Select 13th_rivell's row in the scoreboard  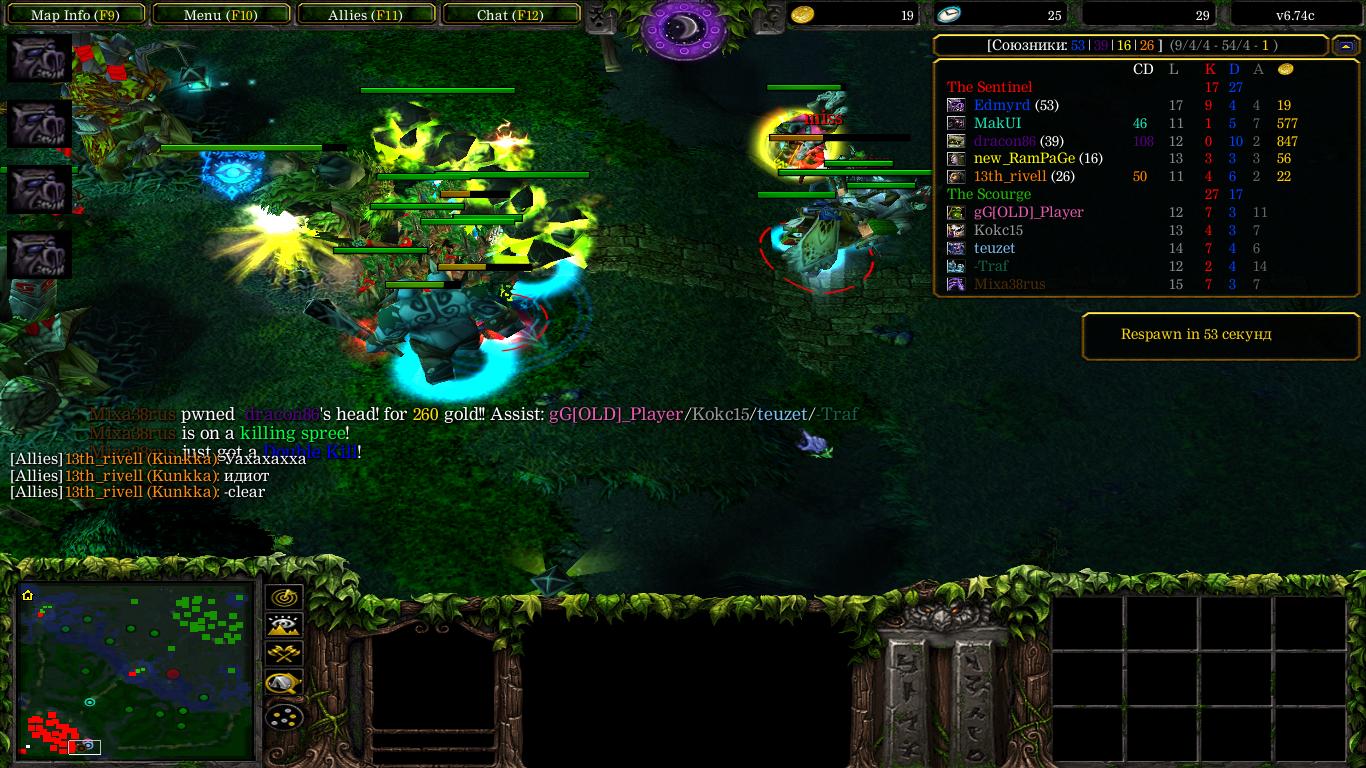[x=1010, y=177]
